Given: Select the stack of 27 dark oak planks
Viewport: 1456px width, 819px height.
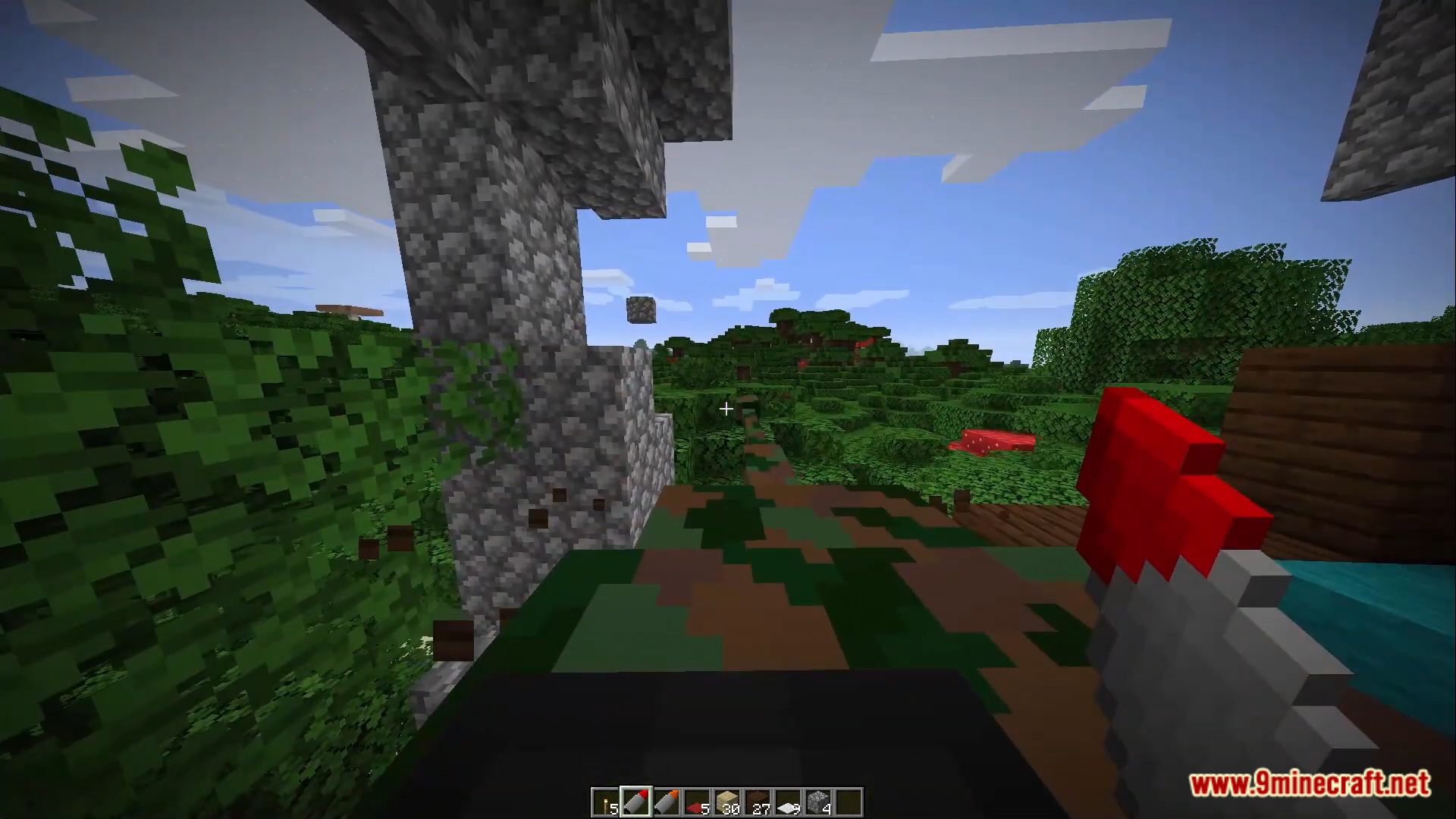Looking at the screenshot, I should click(x=758, y=802).
